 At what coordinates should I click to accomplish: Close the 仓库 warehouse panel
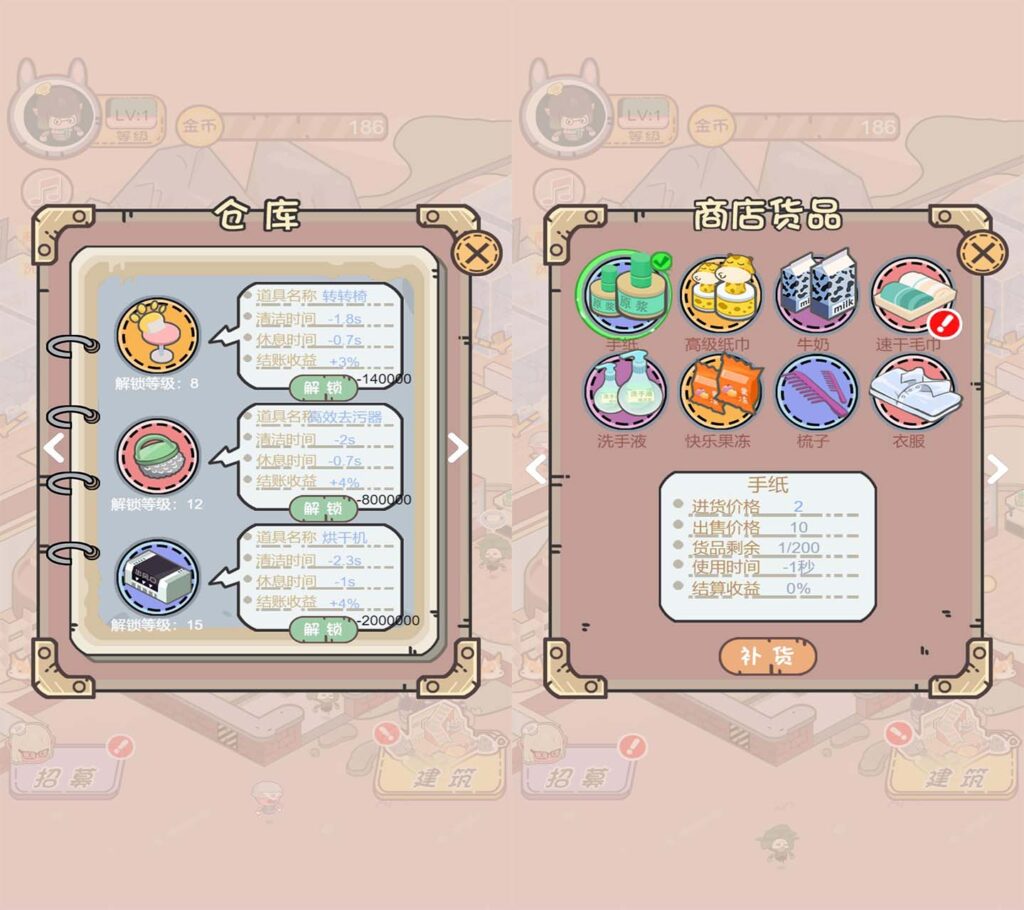[477, 254]
